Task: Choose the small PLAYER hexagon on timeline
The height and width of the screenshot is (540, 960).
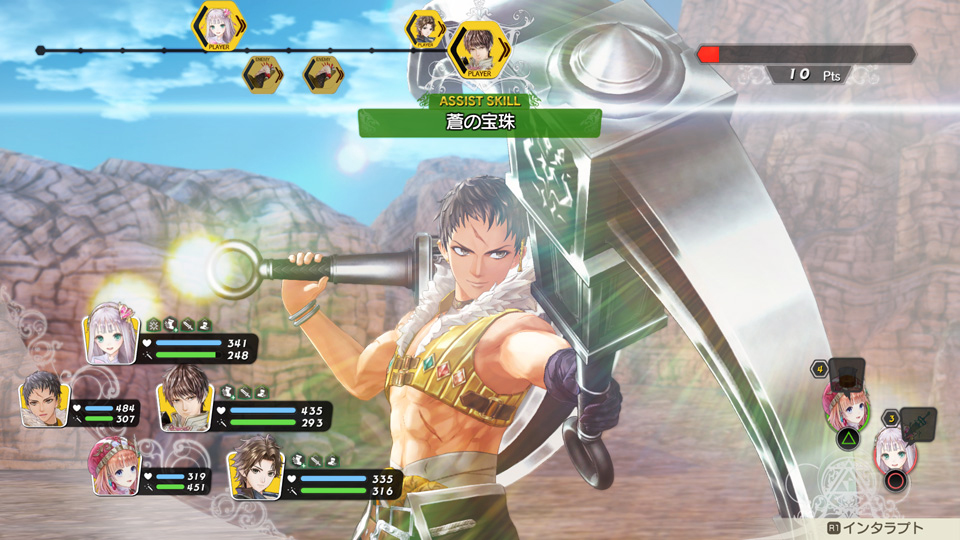Action: point(425,29)
